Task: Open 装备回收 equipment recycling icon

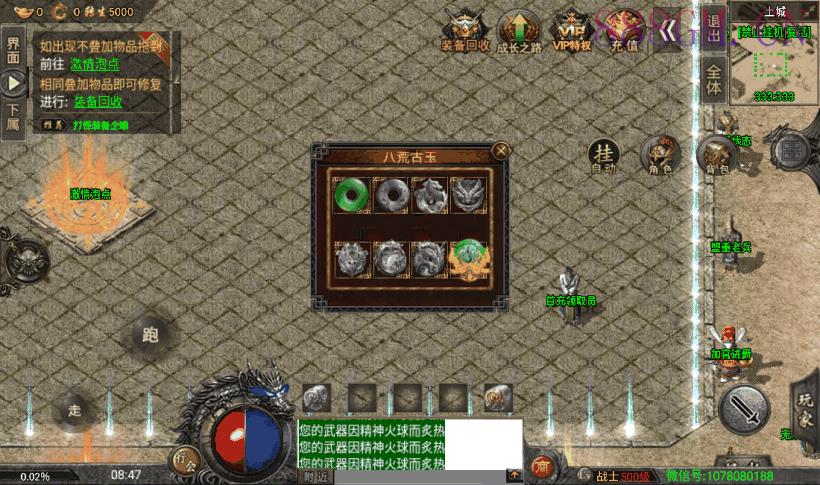Action: [x=466, y=31]
